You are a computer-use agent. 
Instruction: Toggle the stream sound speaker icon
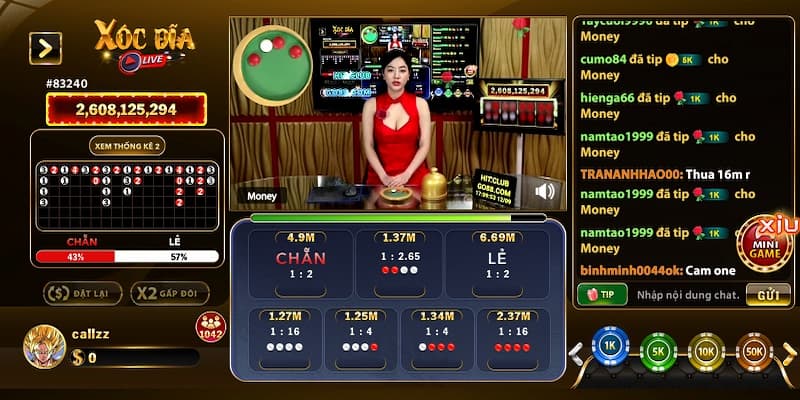click(x=546, y=191)
